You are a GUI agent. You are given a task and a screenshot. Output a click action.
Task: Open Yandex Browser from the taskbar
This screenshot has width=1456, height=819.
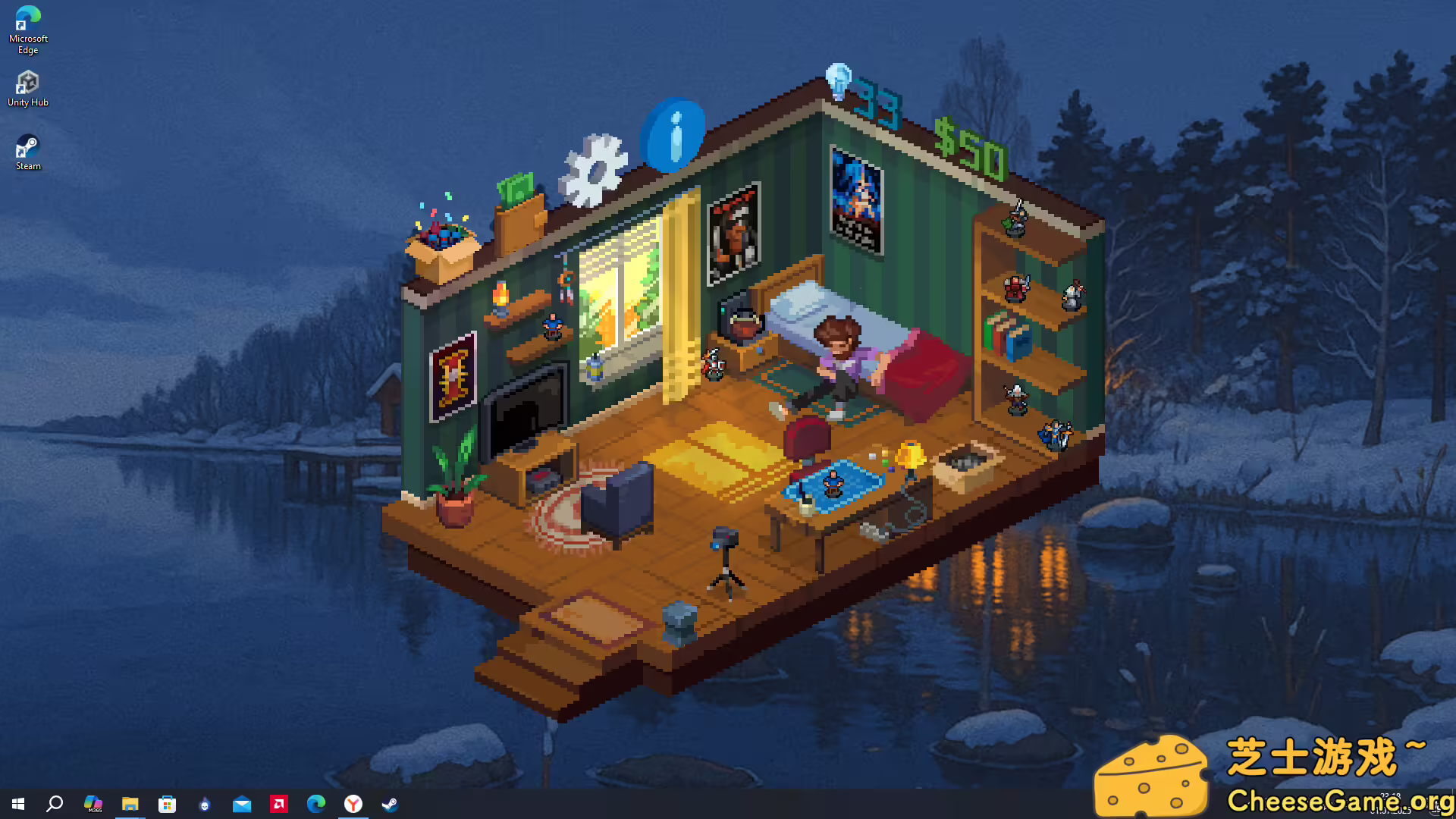click(x=353, y=804)
